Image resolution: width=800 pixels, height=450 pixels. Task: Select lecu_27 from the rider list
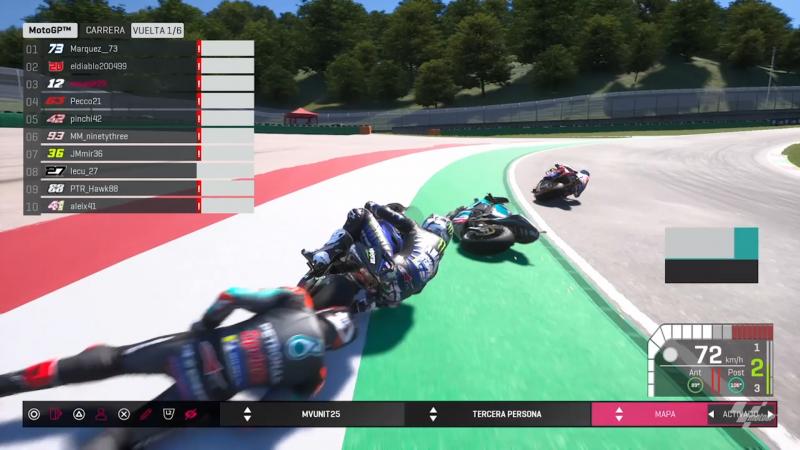(110, 171)
